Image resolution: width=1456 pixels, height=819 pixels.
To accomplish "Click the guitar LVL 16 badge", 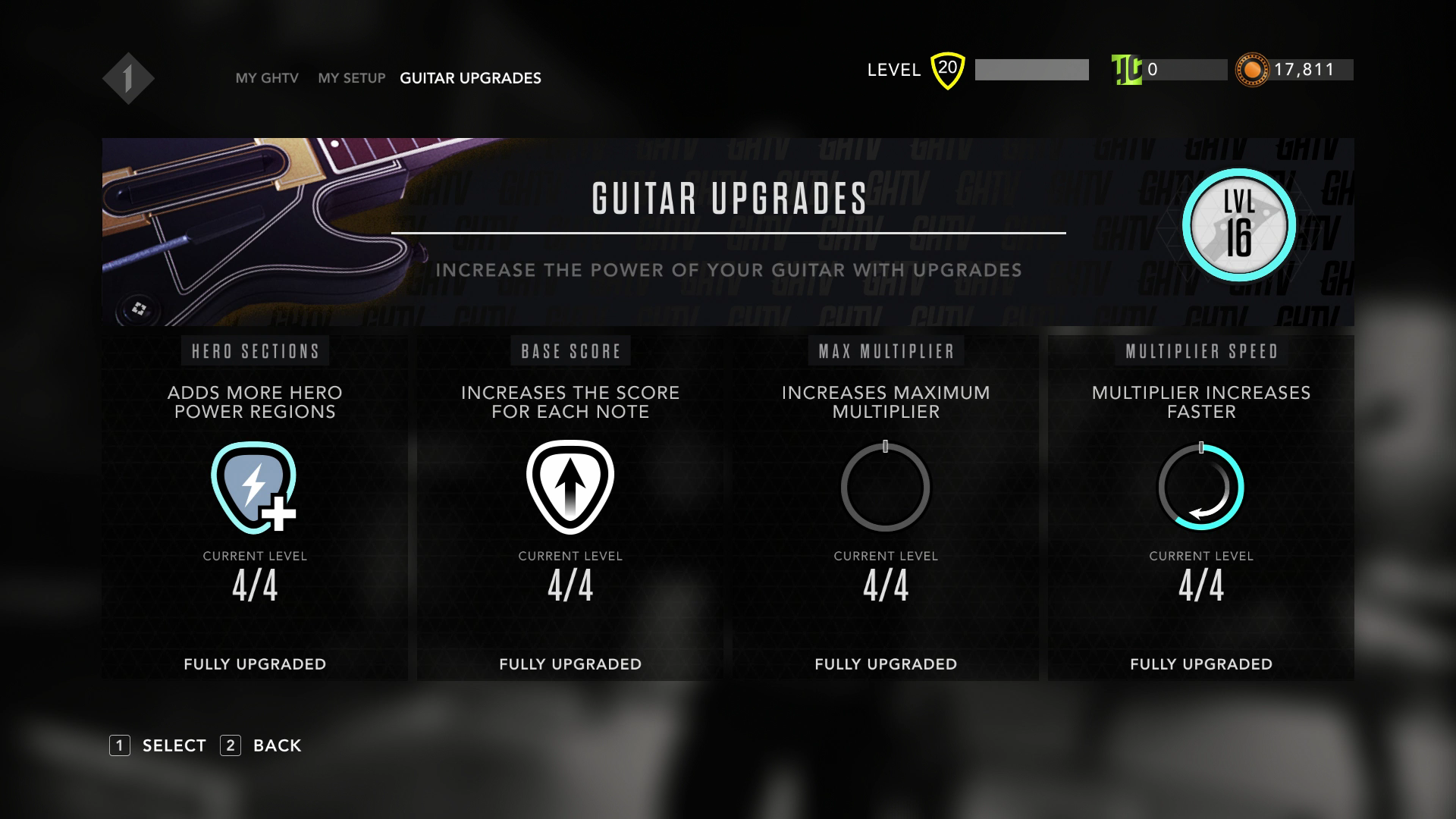I will pos(1239,225).
